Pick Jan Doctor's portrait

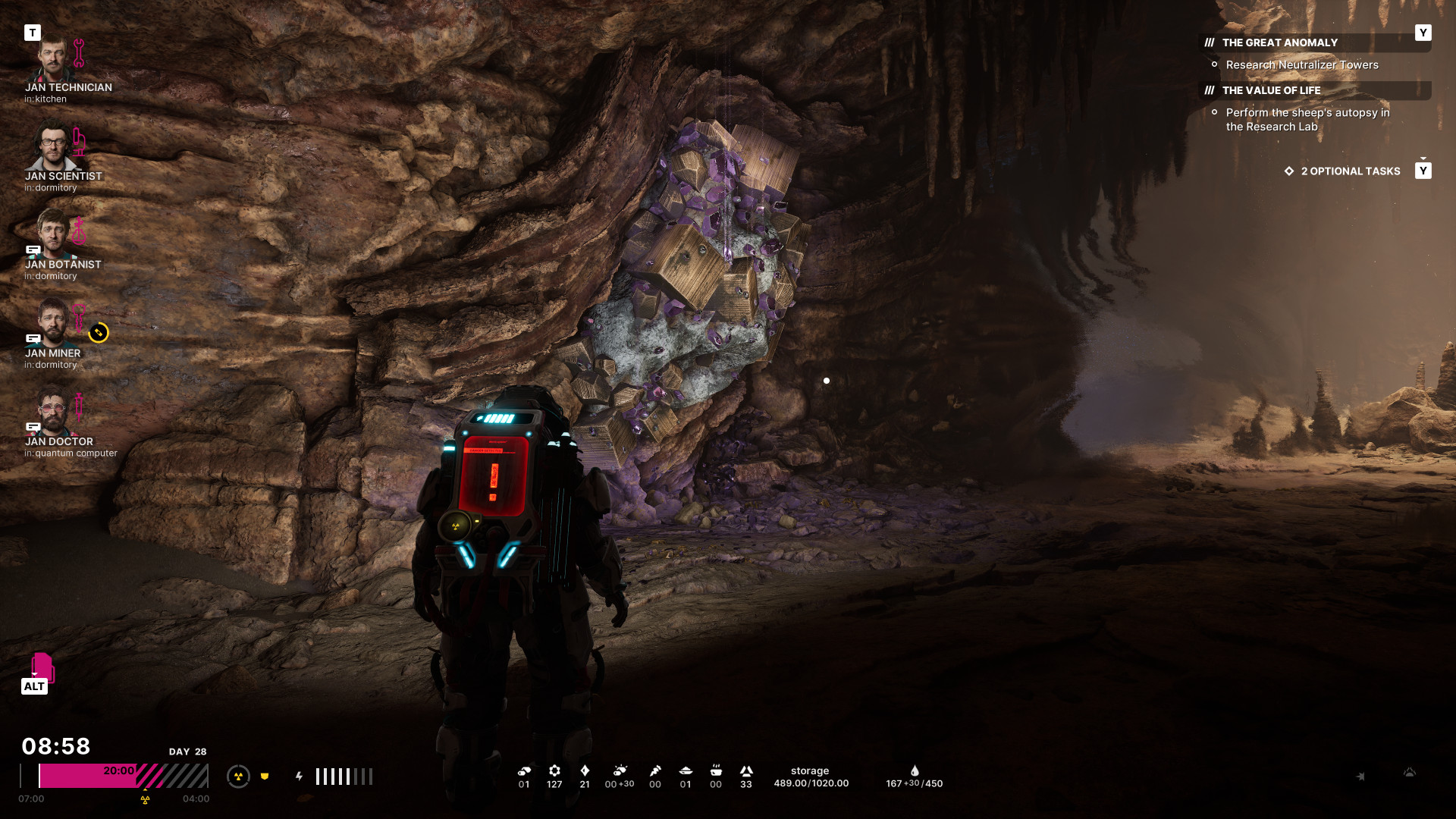52,411
